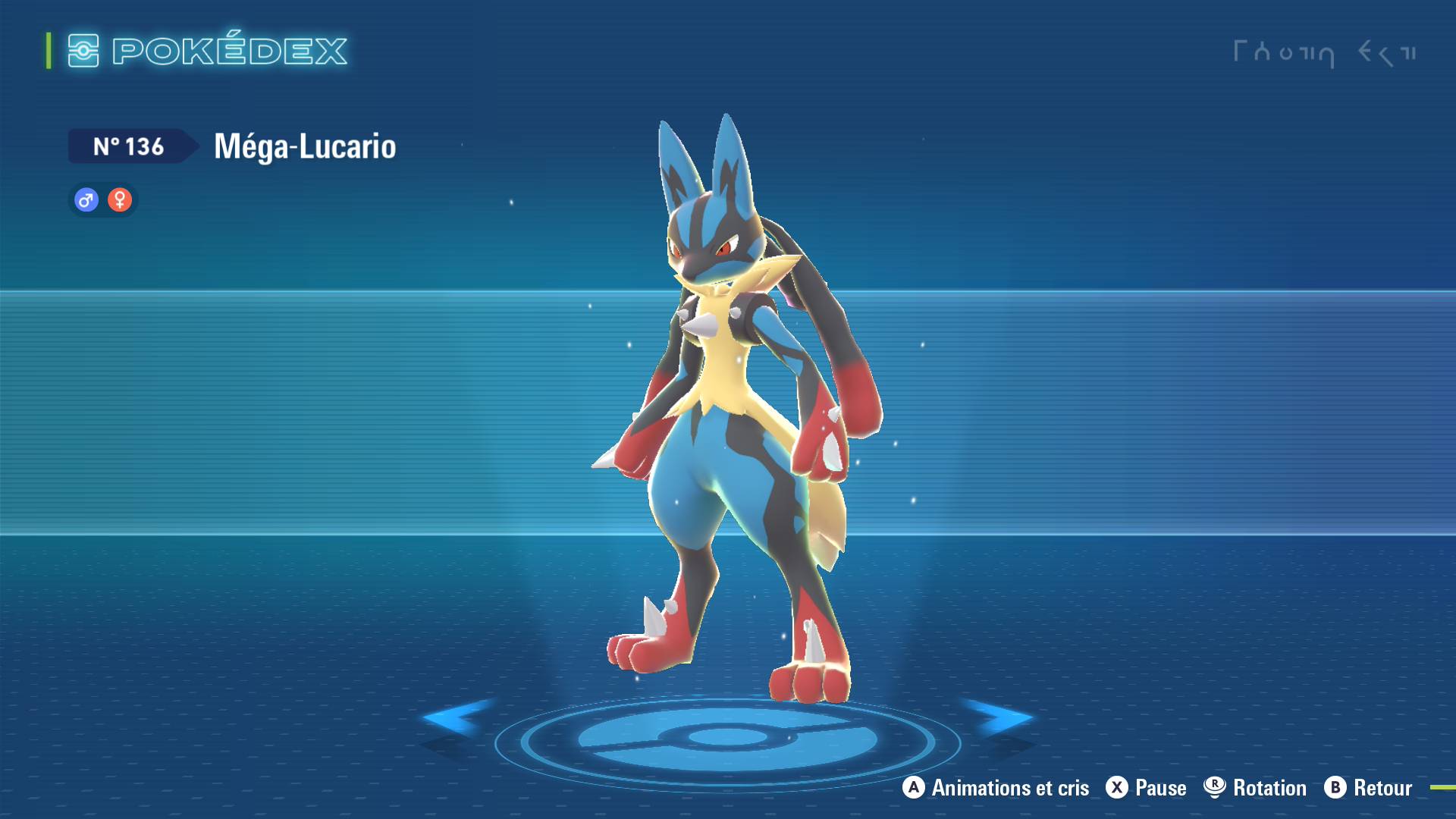Toggle the male gender symbol
The width and height of the screenshot is (1456, 819).
pyautogui.click(x=86, y=199)
